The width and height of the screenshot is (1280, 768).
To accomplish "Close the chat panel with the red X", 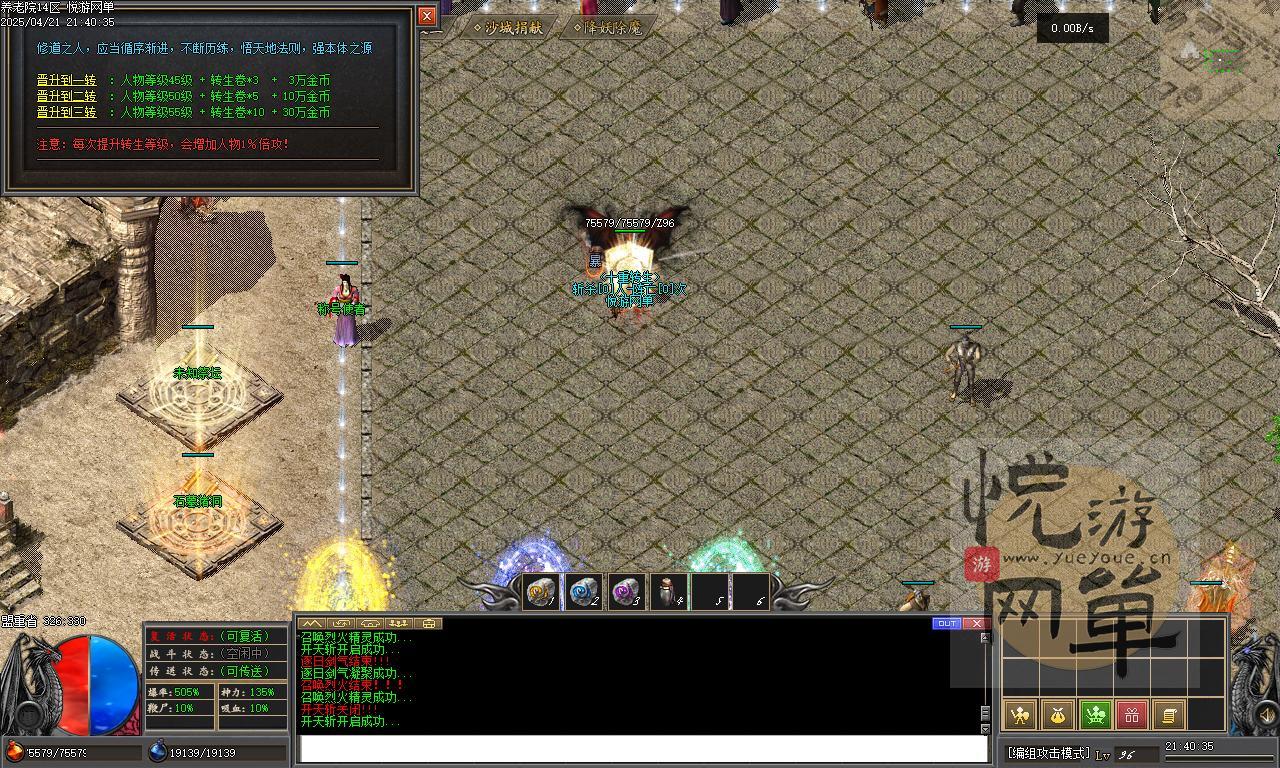I will point(976,624).
